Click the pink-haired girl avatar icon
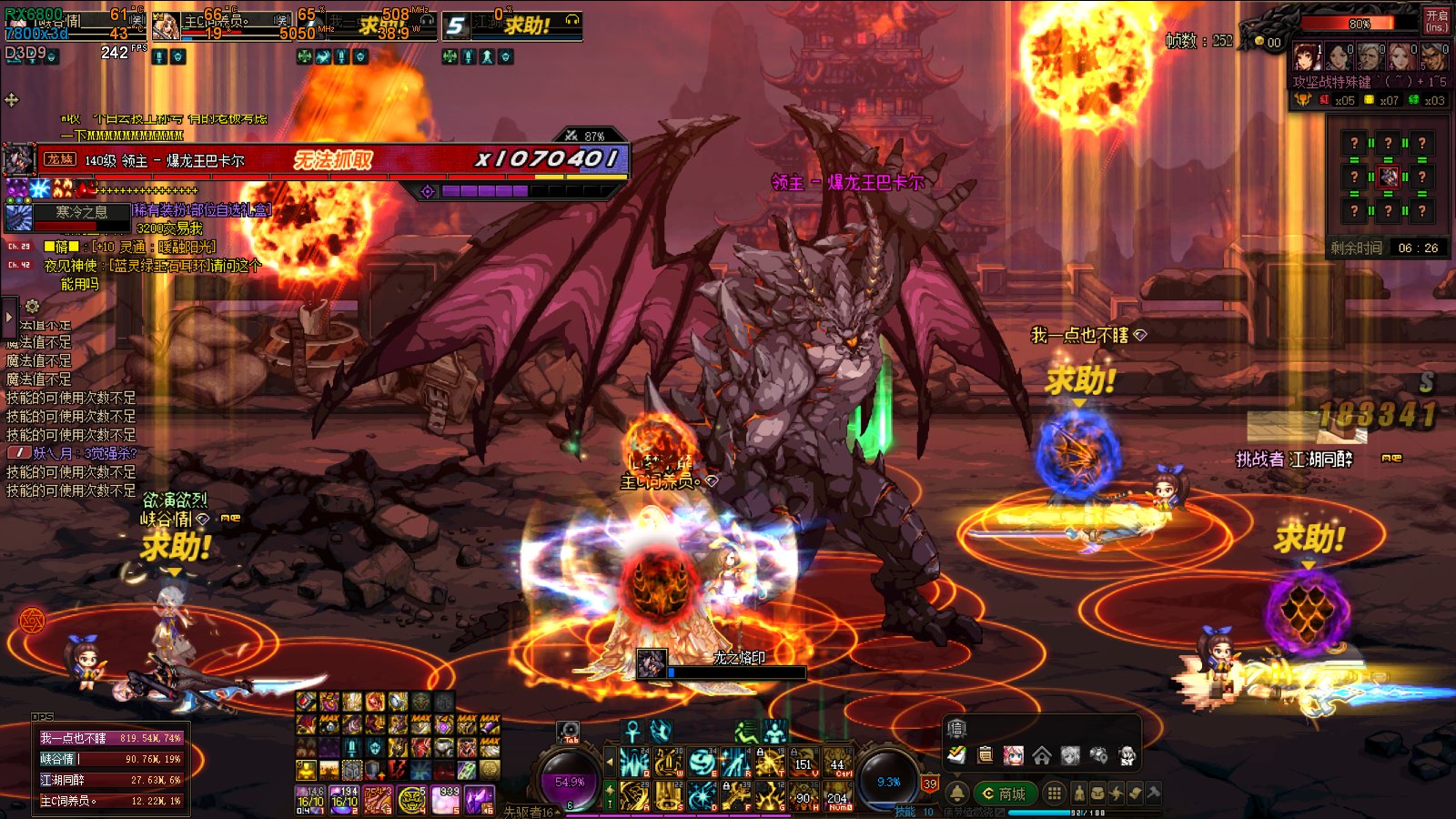The width and height of the screenshot is (1456, 819). coord(1013,755)
